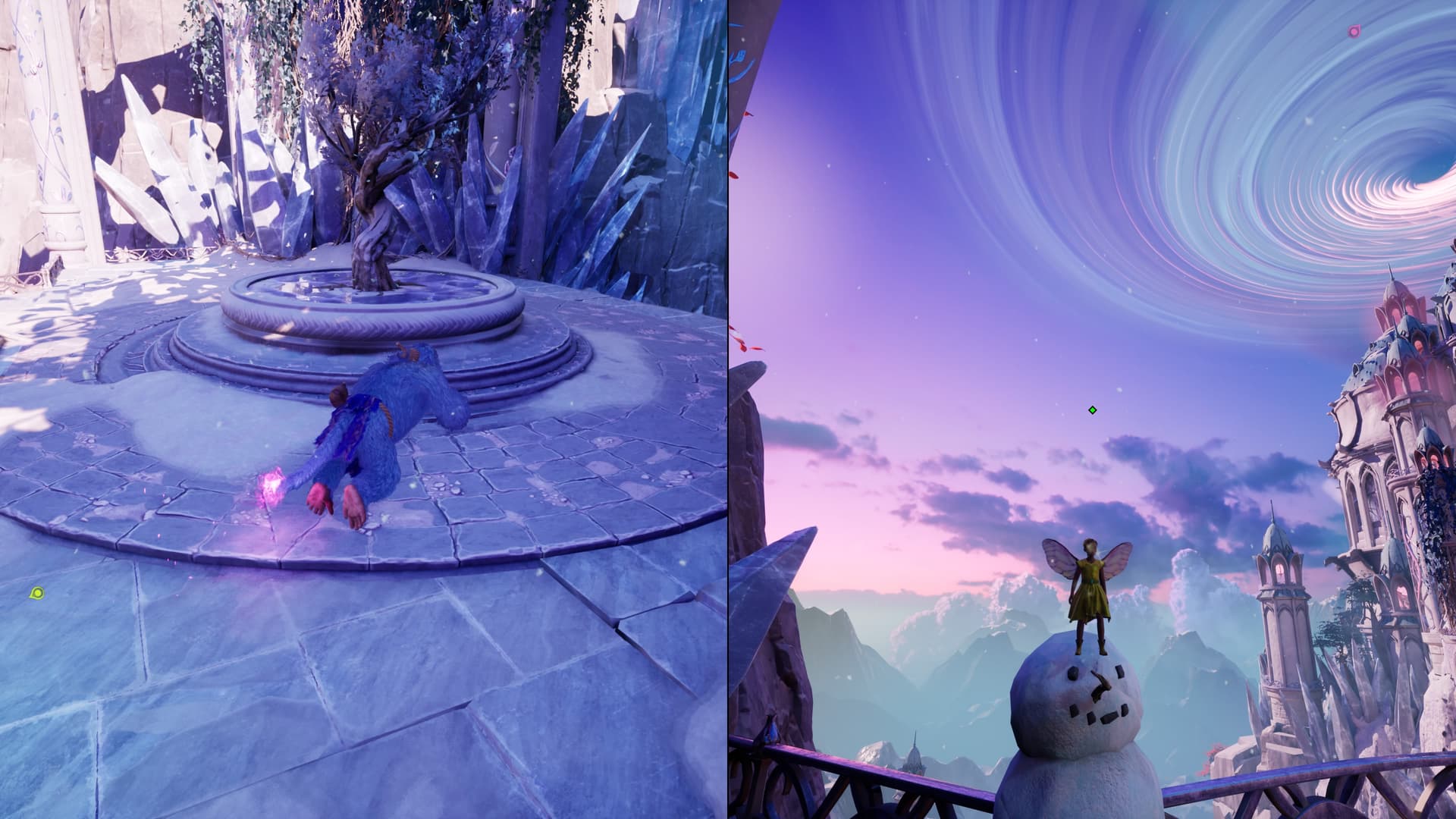Select the green diamond crosshair reticle
Image resolution: width=1456 pixels, height=819 pixels.
(1092, 410)
